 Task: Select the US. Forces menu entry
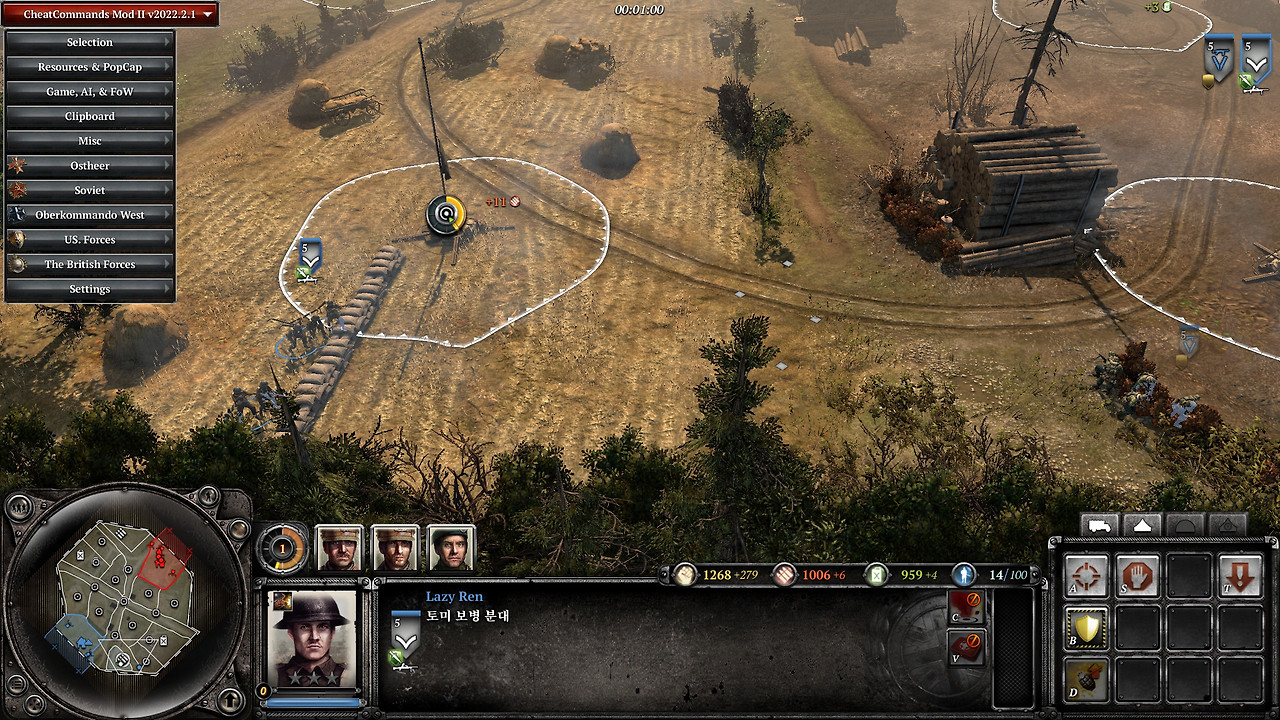coord(90,240)
